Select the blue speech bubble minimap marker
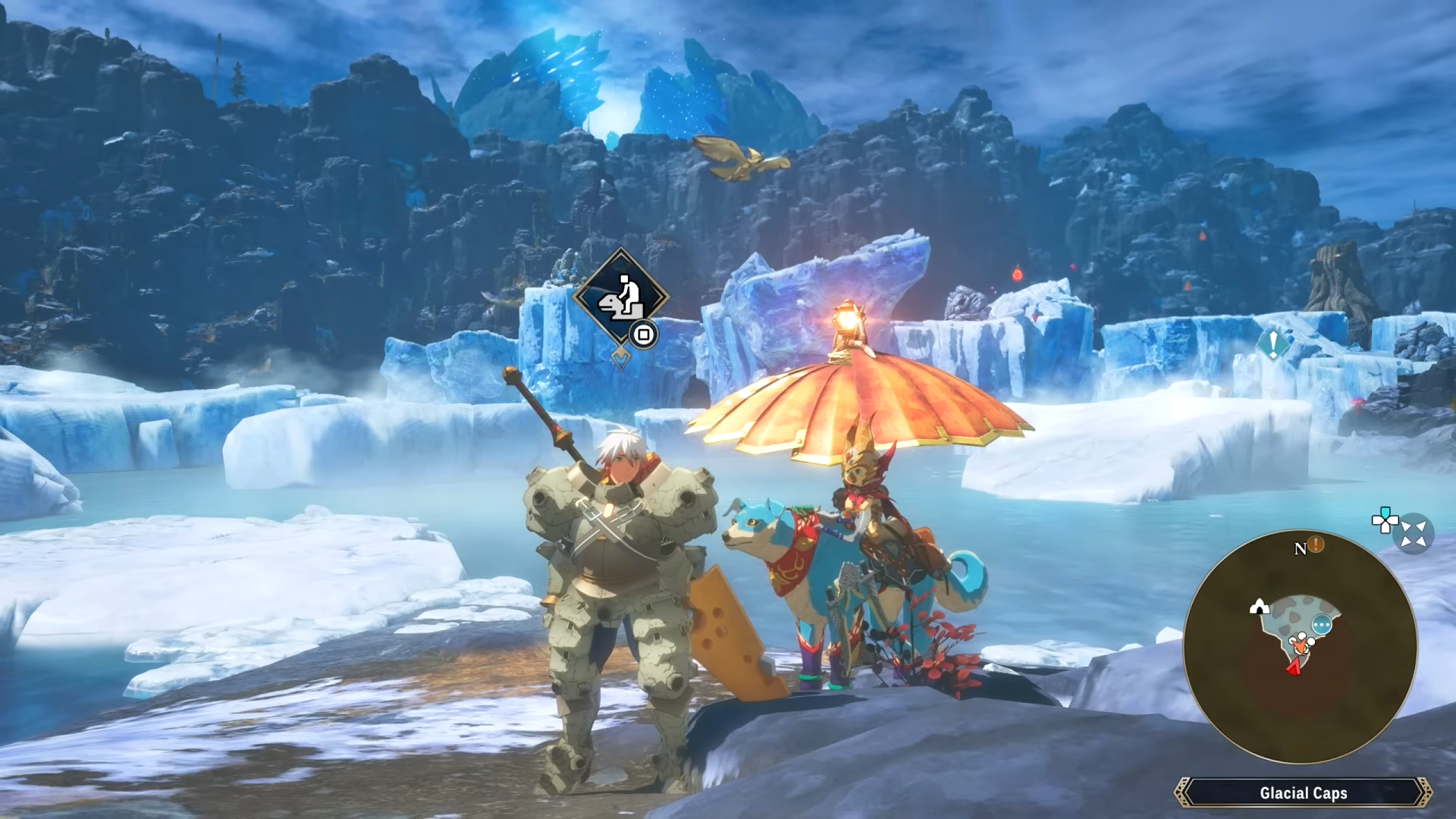The width and height of the screenshot is (1456, 819). tap(1322, 626)
